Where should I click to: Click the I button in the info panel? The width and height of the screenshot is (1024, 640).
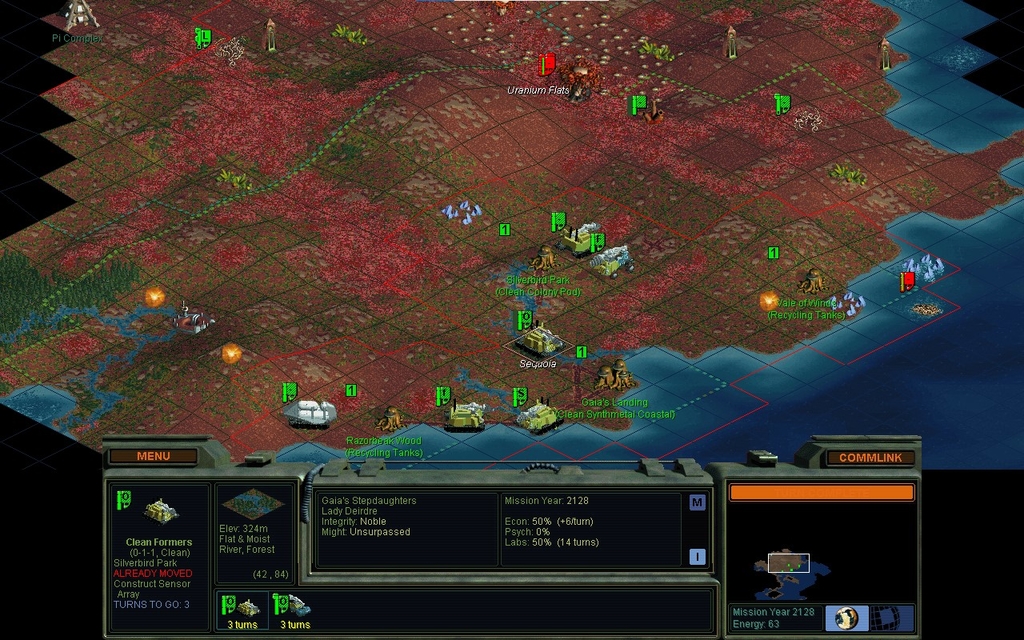[x=697, y=557]
